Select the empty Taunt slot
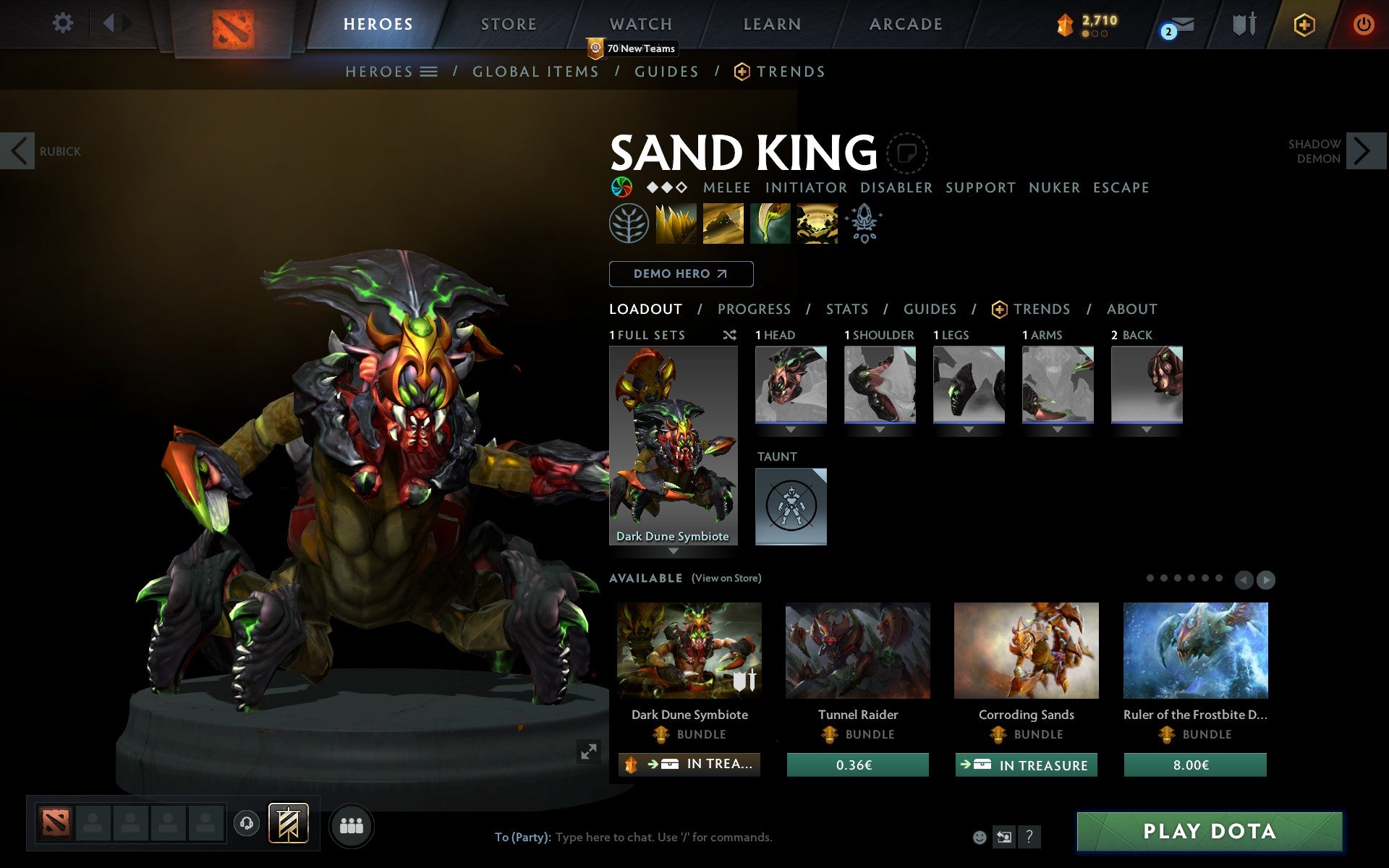The height and width of the screenshot is (868, 1389). click(x=791, y=506)
